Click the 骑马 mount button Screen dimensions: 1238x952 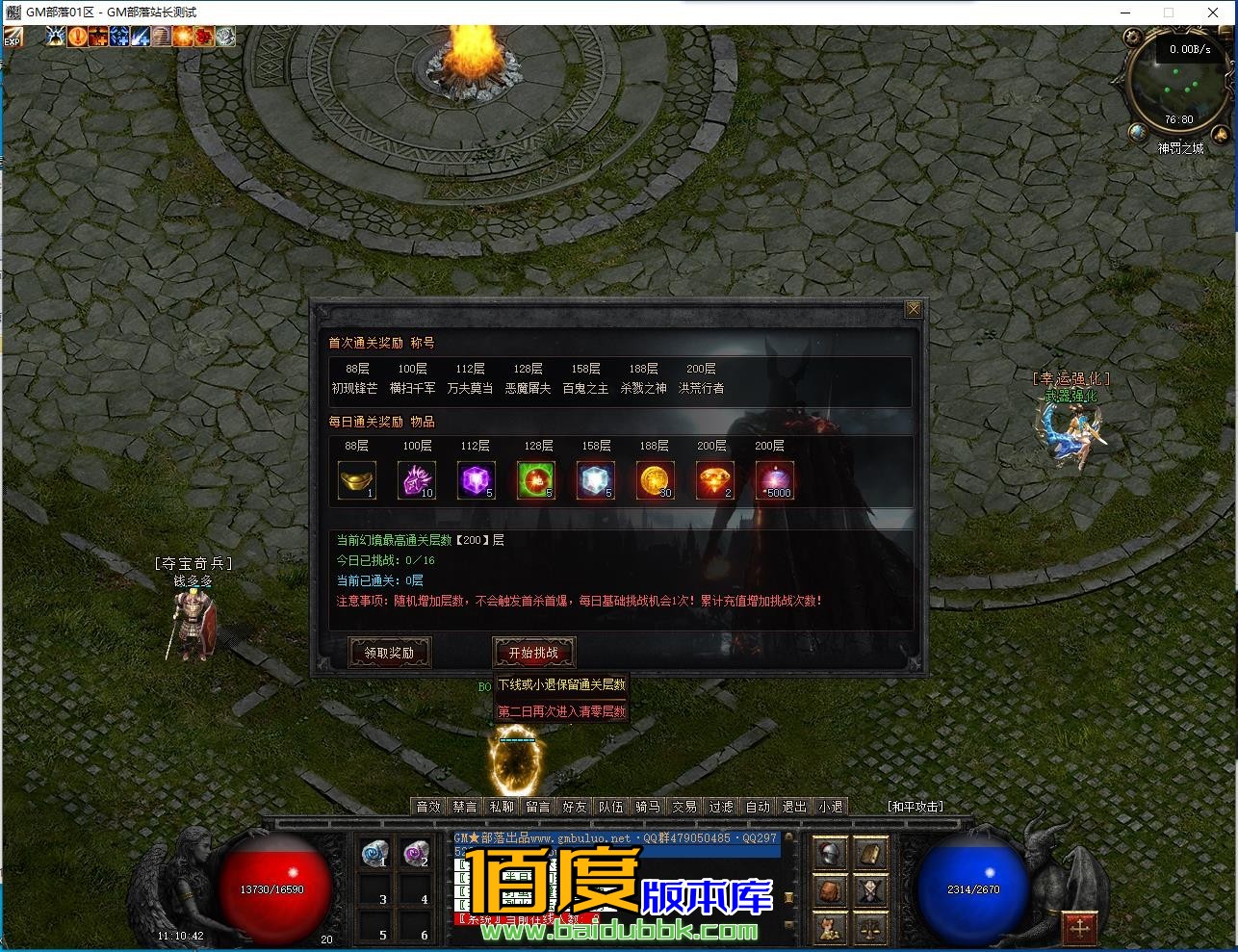(648, 807)
